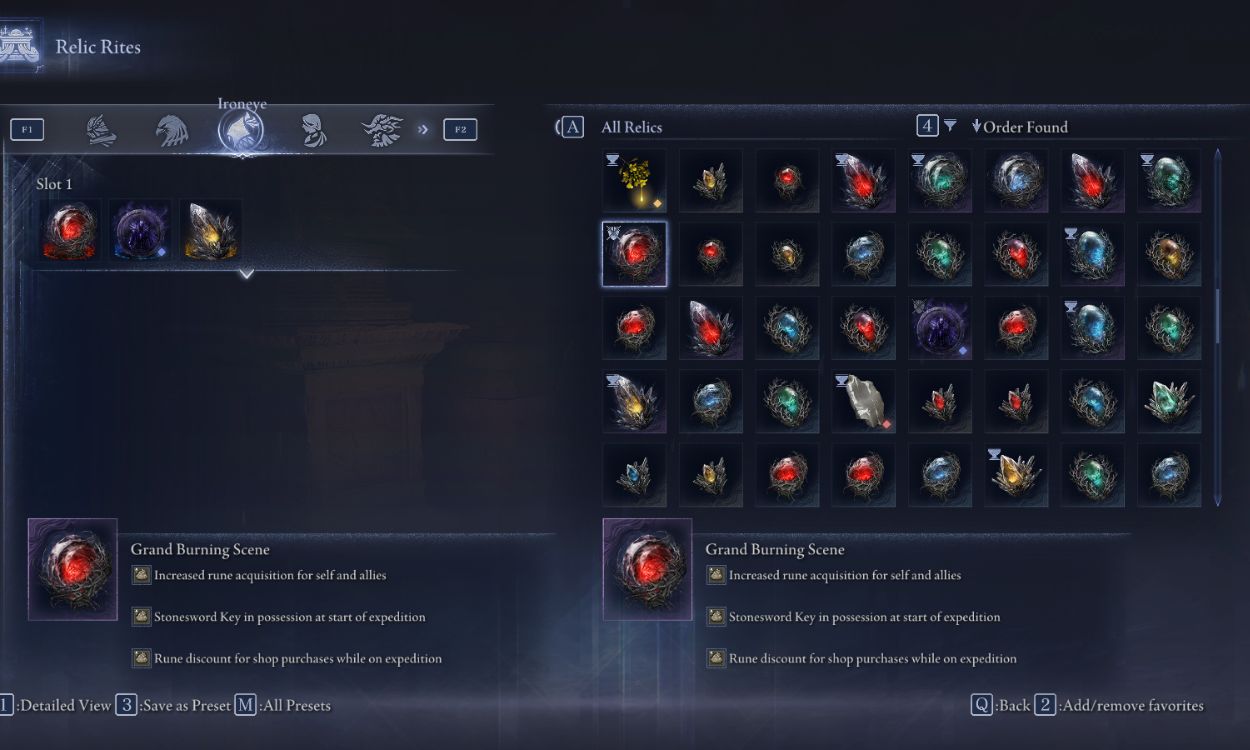This screenshot has height=750, width=1250.
Task: Select the small blue crystal shard relic
Action: pyautogui.click(x=634, y=476)
